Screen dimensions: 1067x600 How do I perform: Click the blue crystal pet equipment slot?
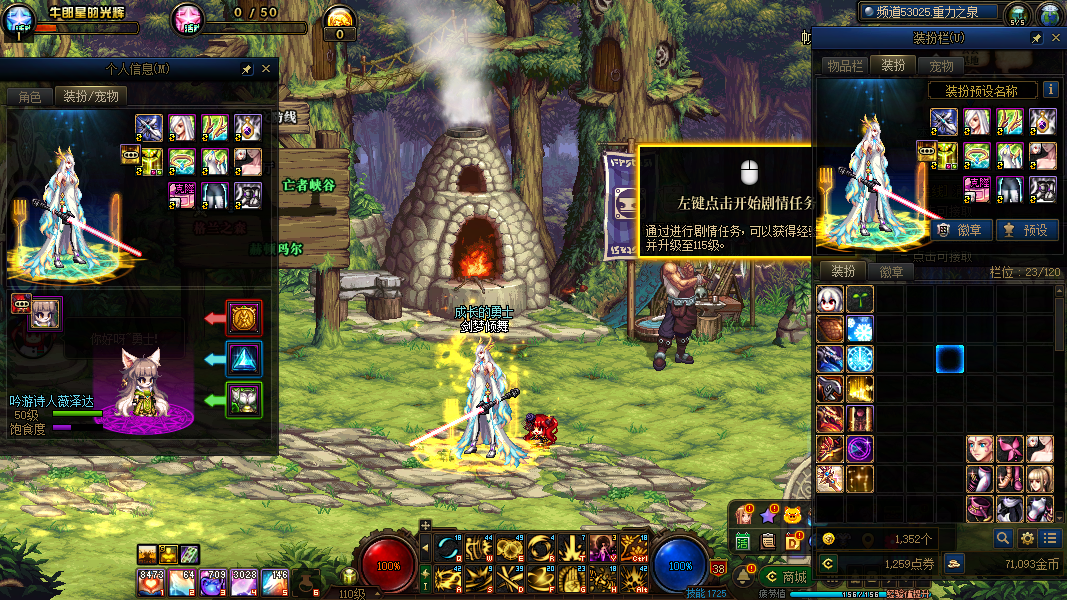[244, 358]
